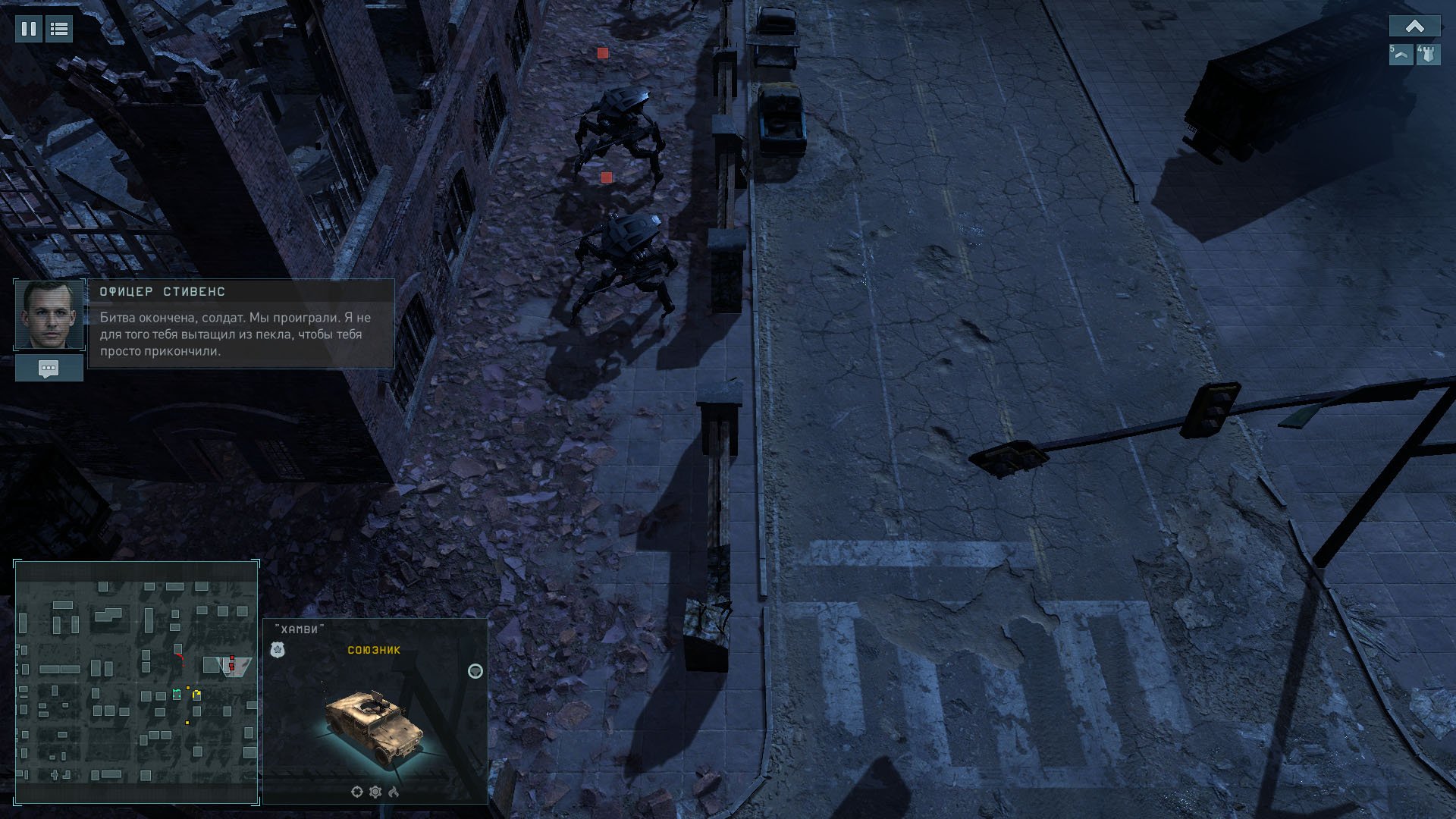This screenshot has width=1456, height=819.
Task: Select the tower shield icon numbered 4
Action: click(1428, 55)
